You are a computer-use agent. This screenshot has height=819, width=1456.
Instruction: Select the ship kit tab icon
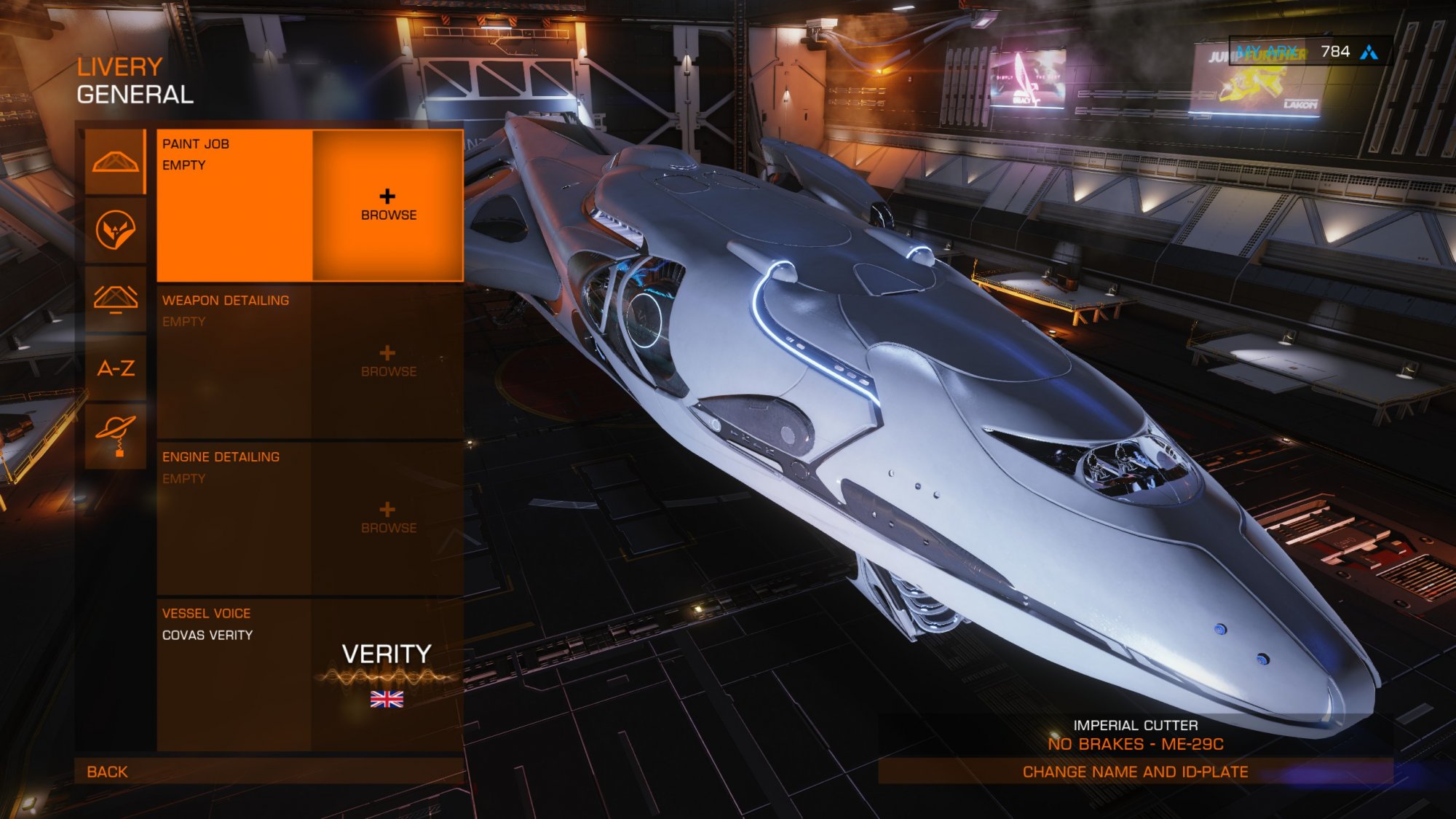tap(116, 299)
